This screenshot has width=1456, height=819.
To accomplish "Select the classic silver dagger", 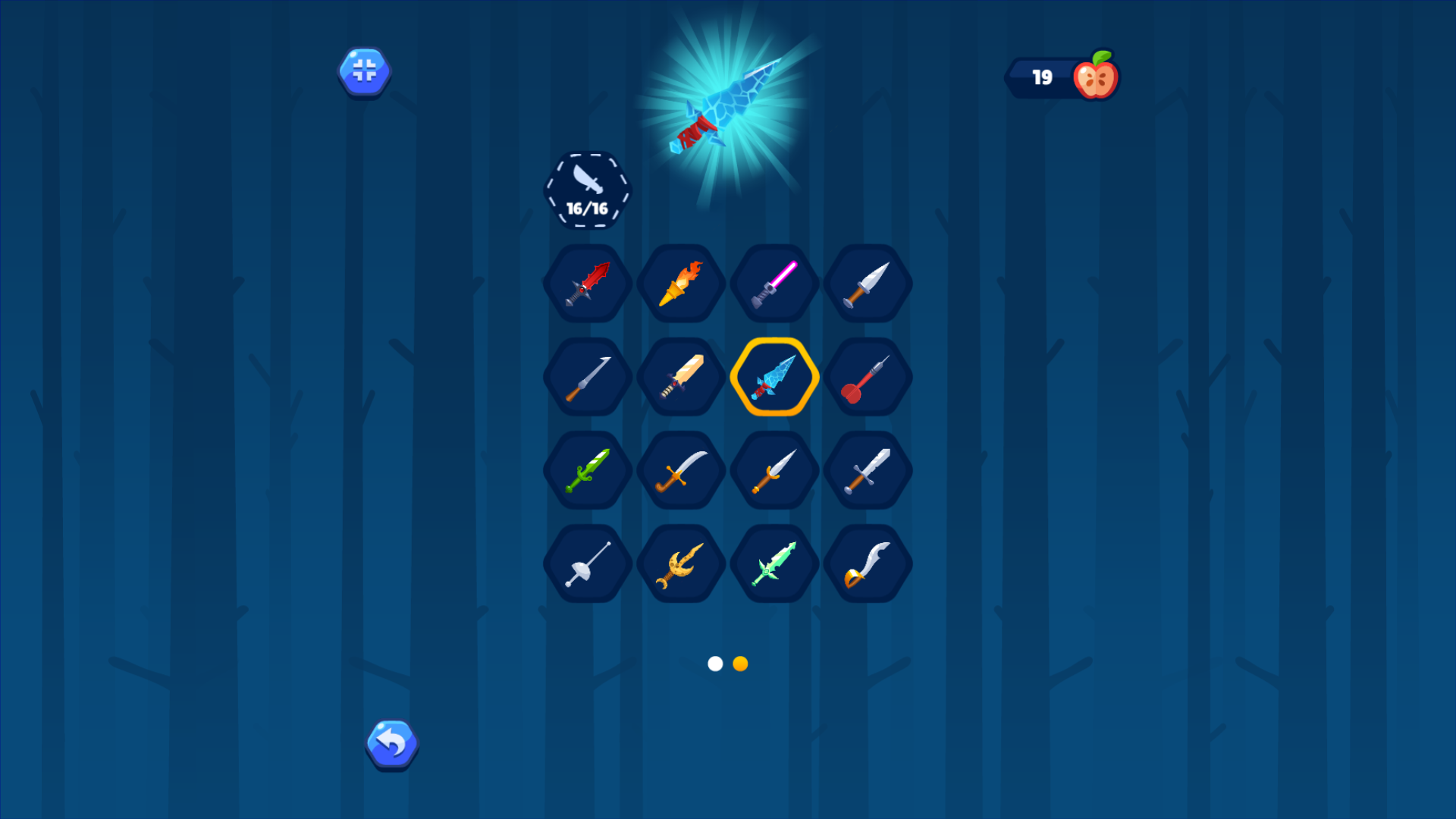I will [x=868, y=284].
